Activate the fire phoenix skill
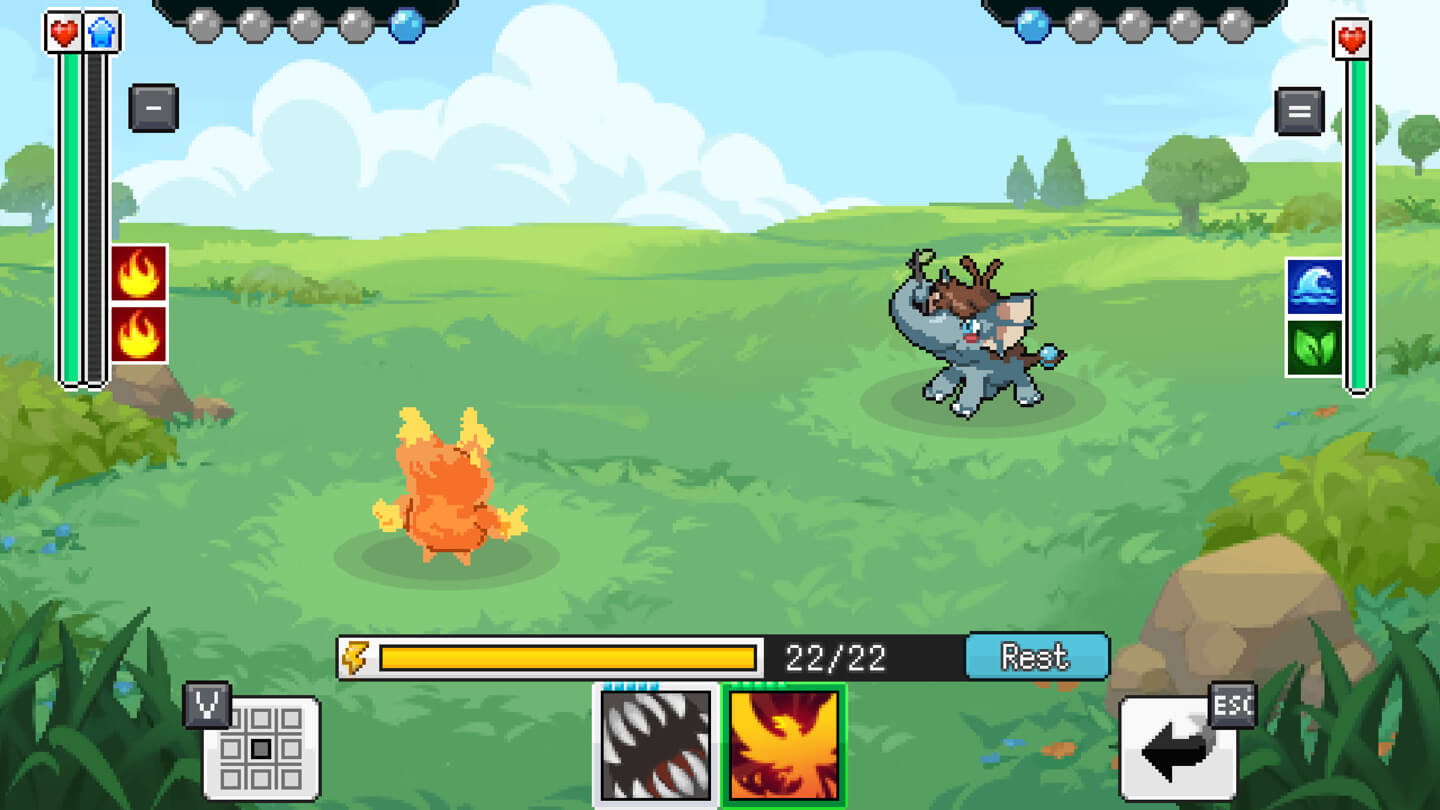Screen dimensions: 1440x810 tap(784, 745)
